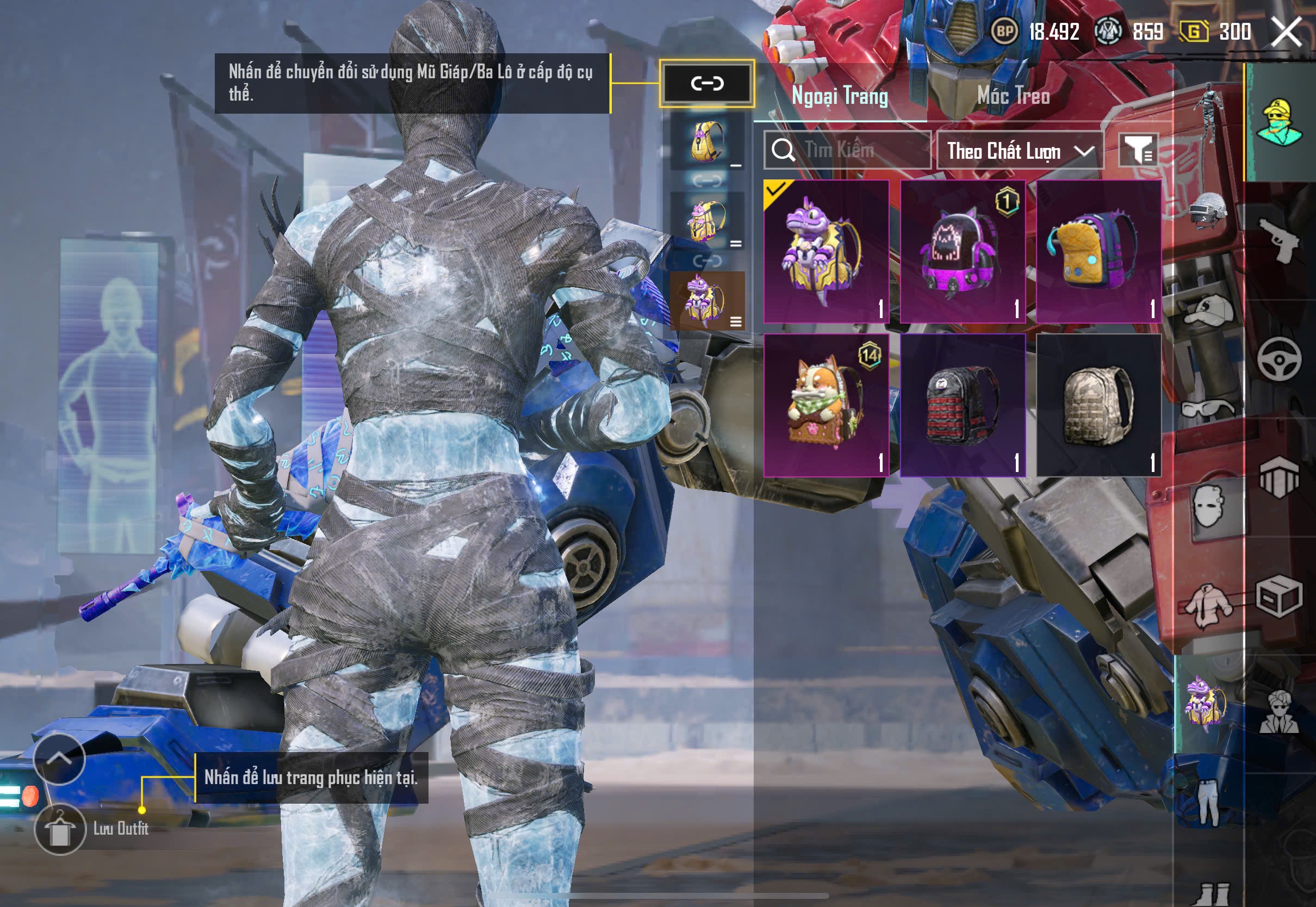Open the pistol weapon category
The height and width of the screenshot is (907, 1316).
(1279, 240)
